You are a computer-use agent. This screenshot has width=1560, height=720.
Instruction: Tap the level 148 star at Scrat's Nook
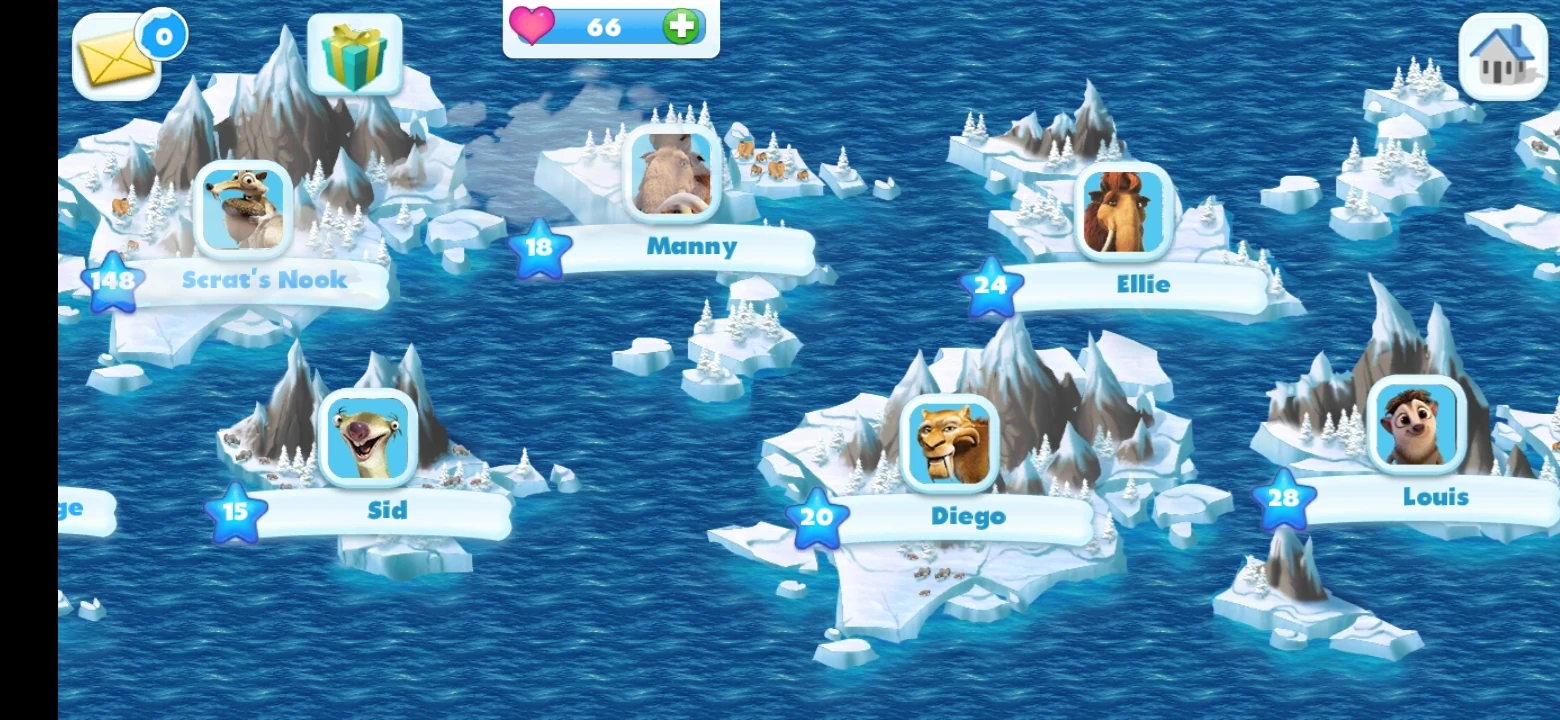pos(114,281)
